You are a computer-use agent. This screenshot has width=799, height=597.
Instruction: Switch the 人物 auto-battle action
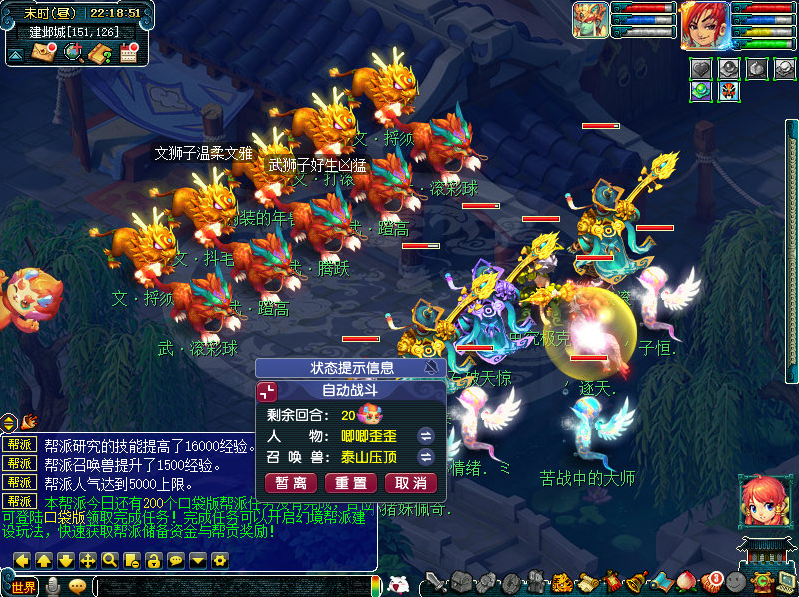425,436
